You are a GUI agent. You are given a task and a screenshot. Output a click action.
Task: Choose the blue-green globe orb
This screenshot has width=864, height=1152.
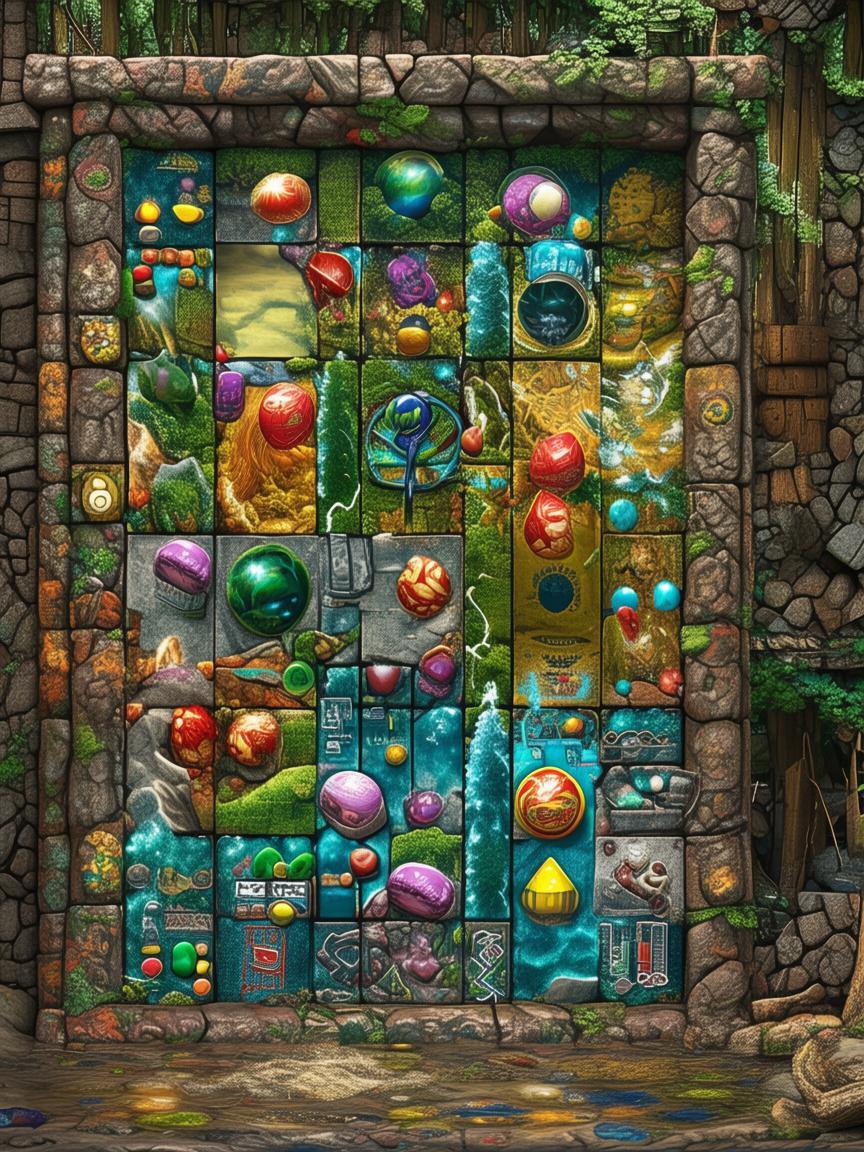[x=409, y=183]
